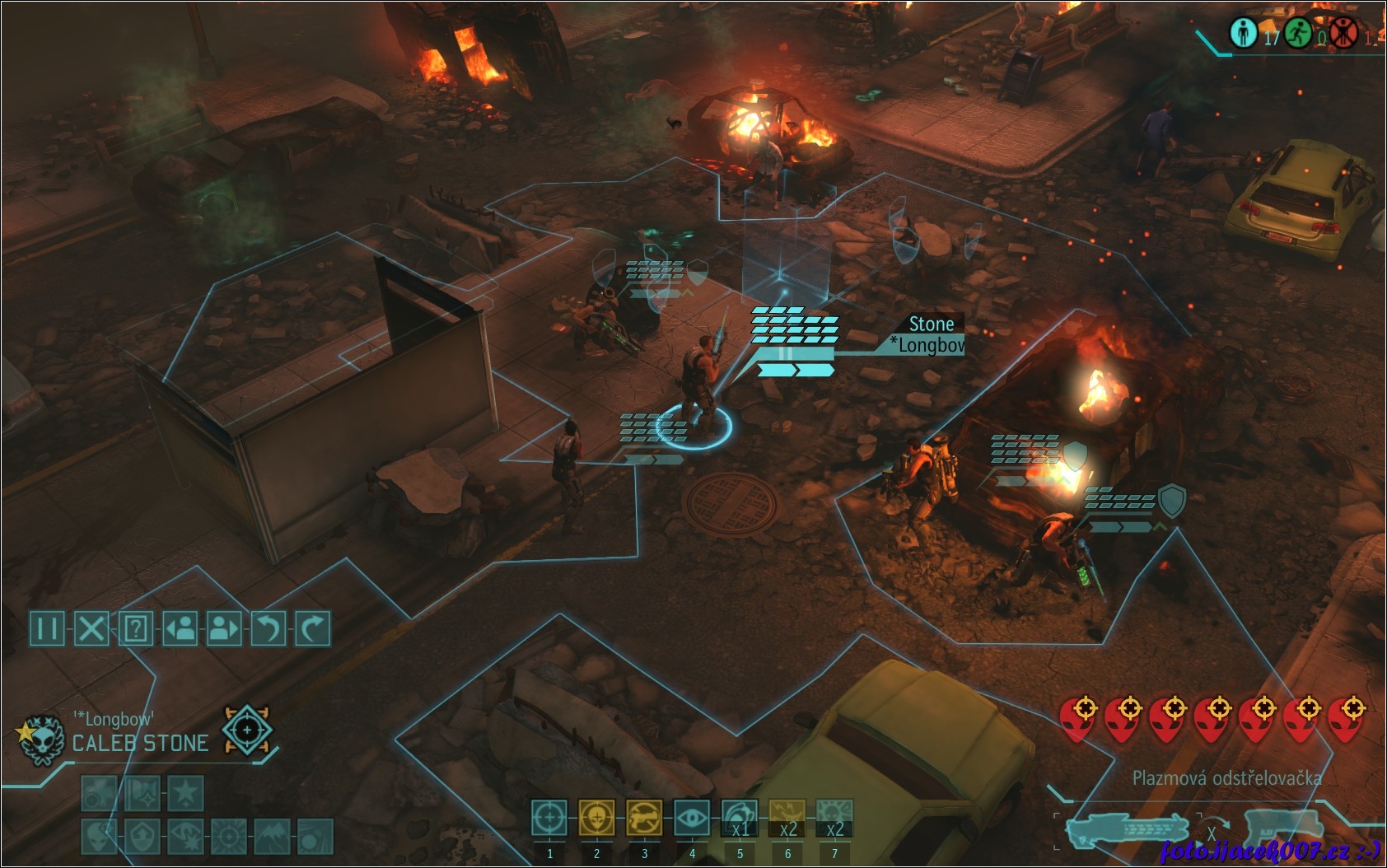Click the plasma sniper rifle weapon icon
The height and width of the screenshot is (868, 1387).
pos(1126,829)
